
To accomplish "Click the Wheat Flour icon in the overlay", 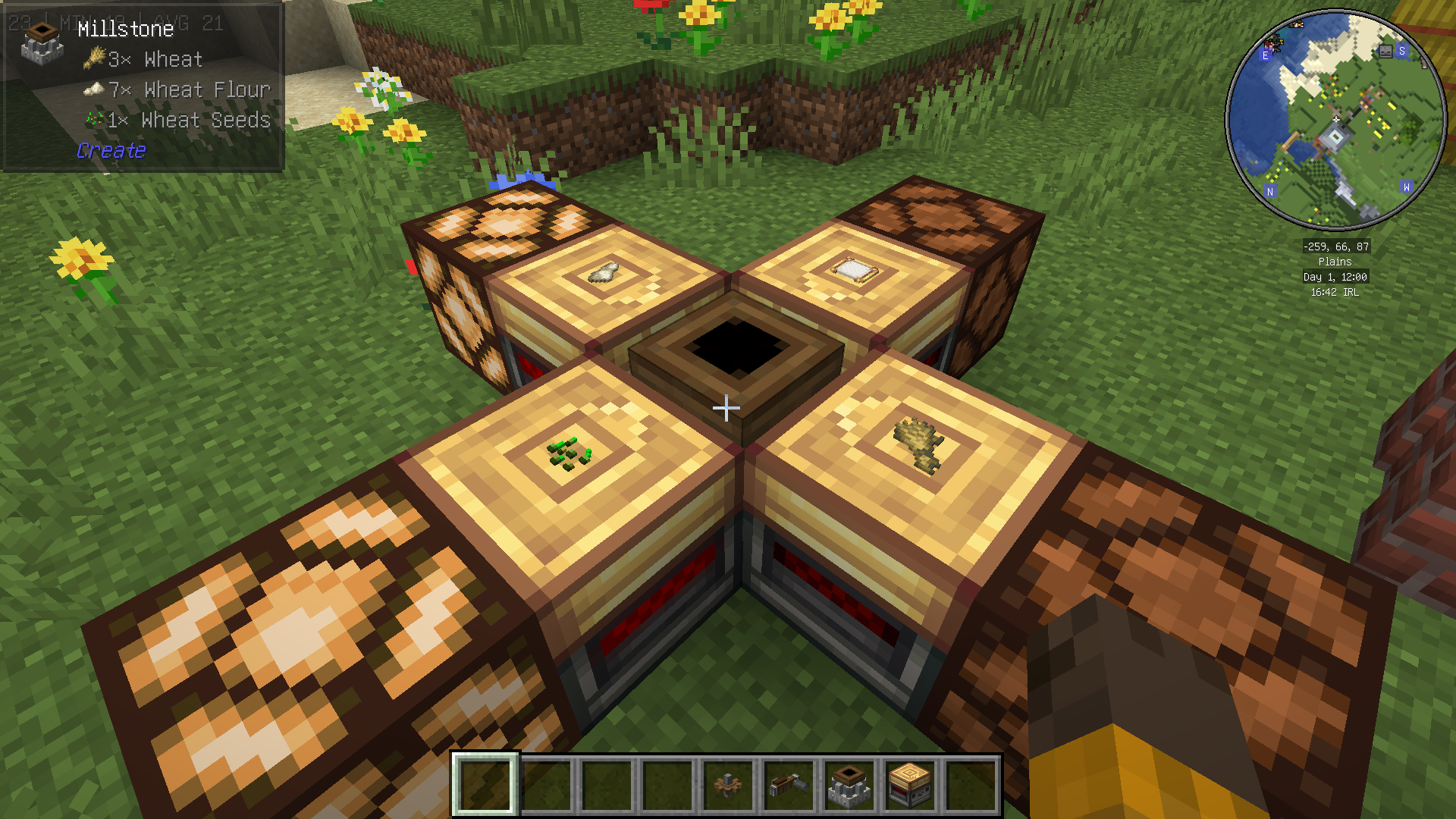I will tap(96, 89).
